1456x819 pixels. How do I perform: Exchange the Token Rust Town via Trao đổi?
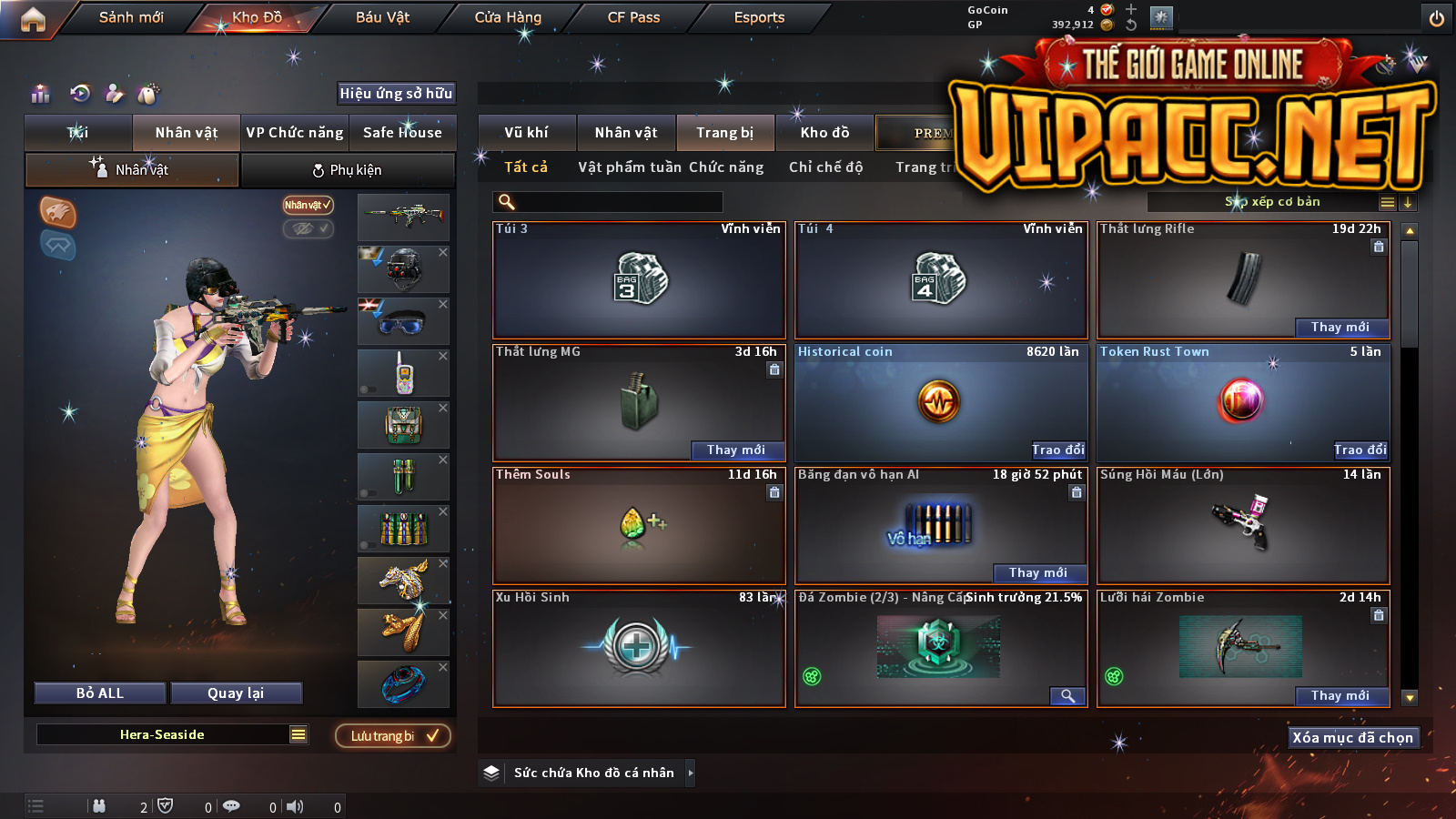[1360, 450]
